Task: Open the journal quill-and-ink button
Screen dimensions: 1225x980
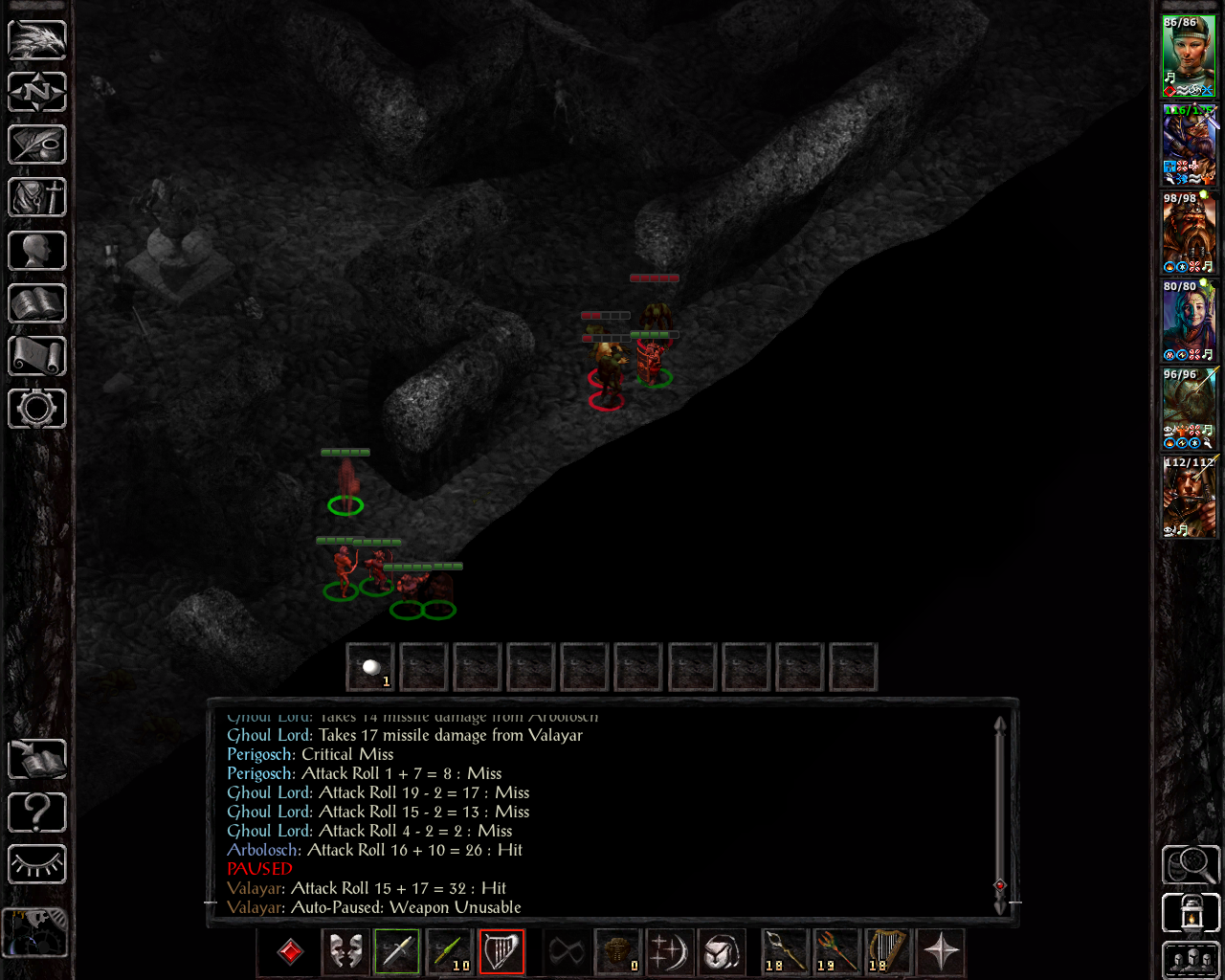Action: pyautogui.click(x=37, y=145)
